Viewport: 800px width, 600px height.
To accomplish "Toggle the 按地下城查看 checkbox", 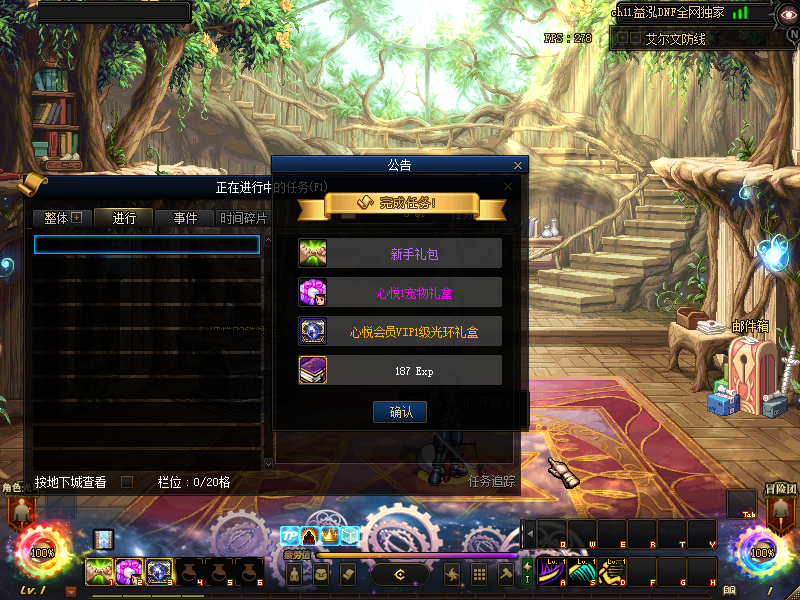I will [127, 482].
